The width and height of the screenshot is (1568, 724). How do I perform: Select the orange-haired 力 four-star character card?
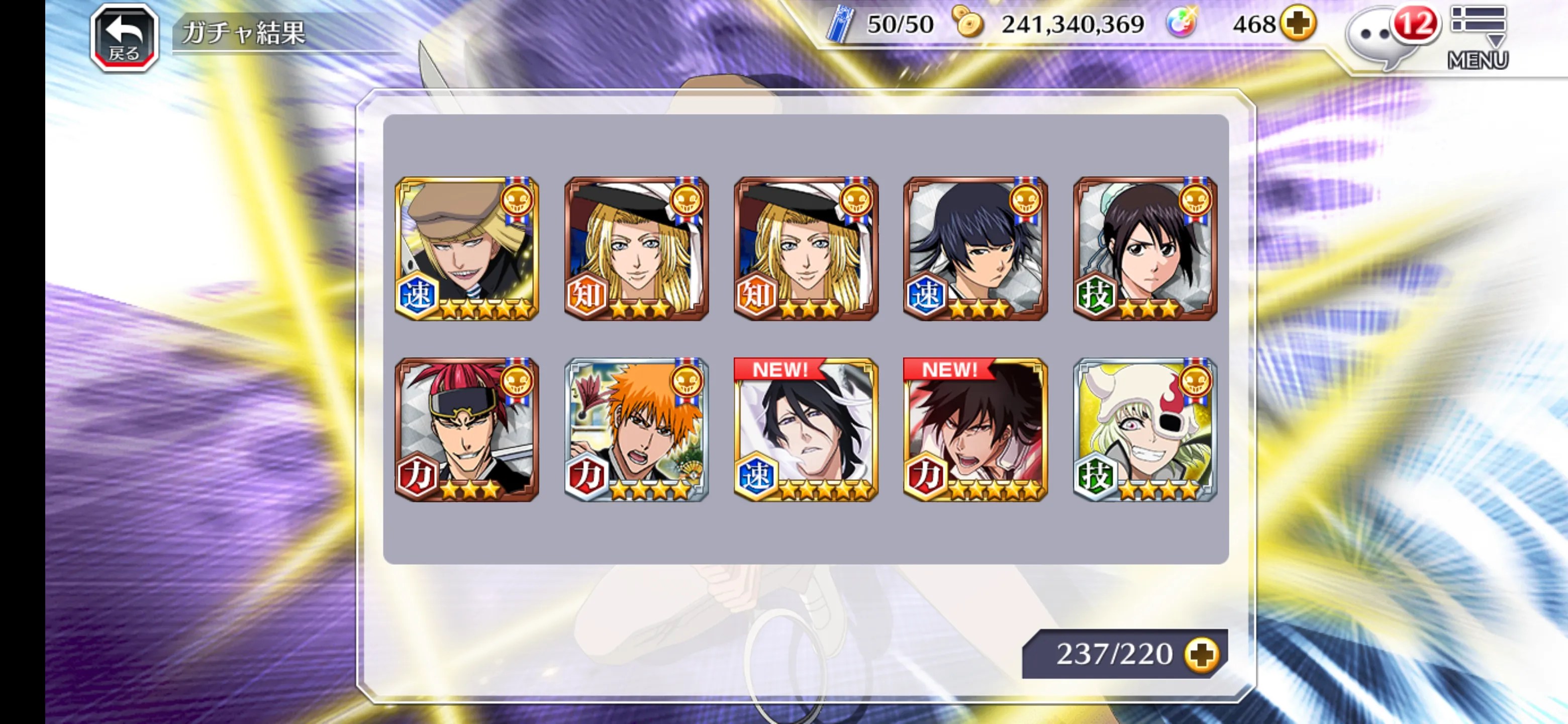pyautogui.click(x=636, y=430)
